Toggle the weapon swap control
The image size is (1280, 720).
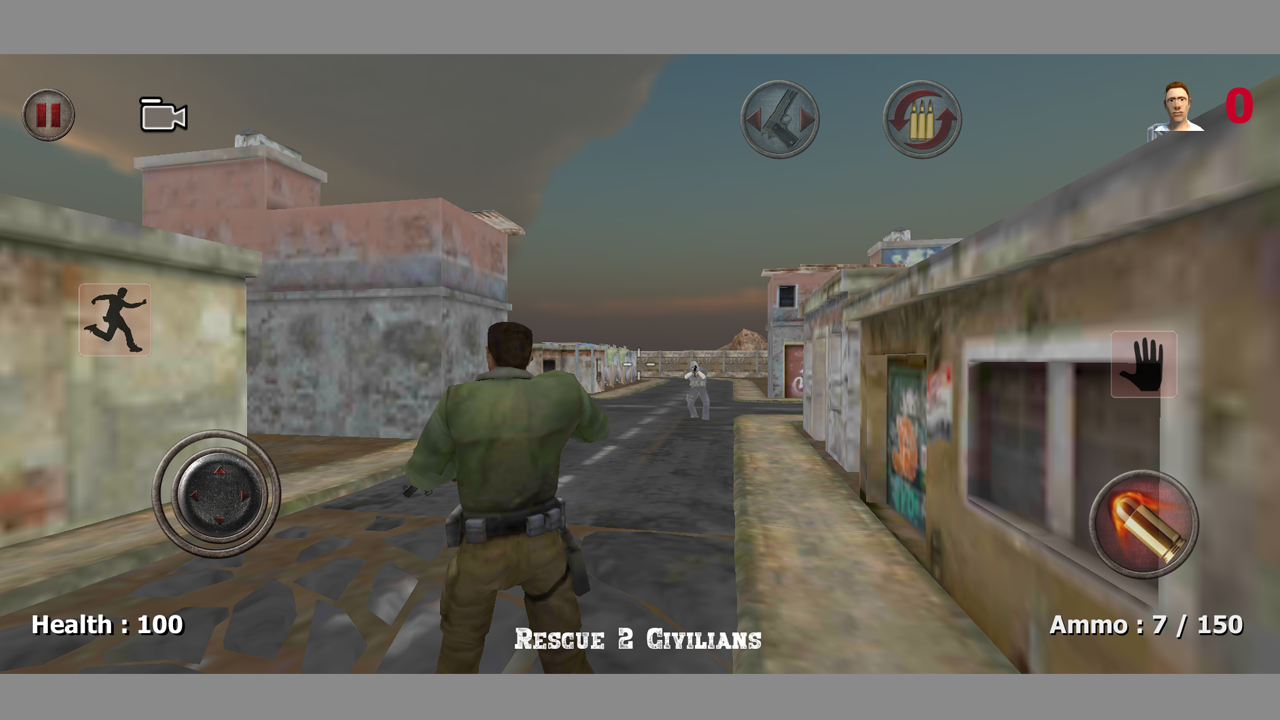click(x=780, y=118)
